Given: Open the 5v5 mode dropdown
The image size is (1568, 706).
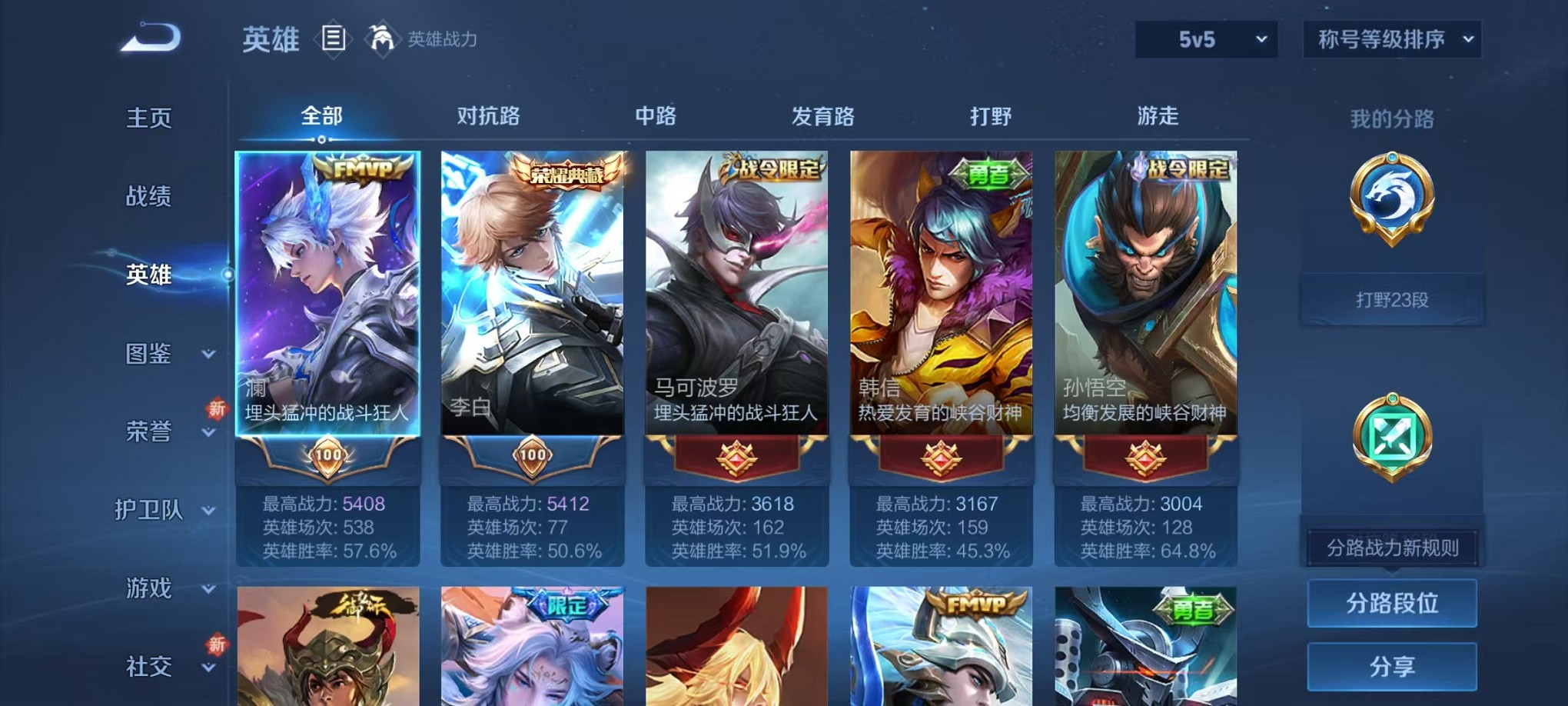Looking at the screenshot, I should (x=1207, y=38).
